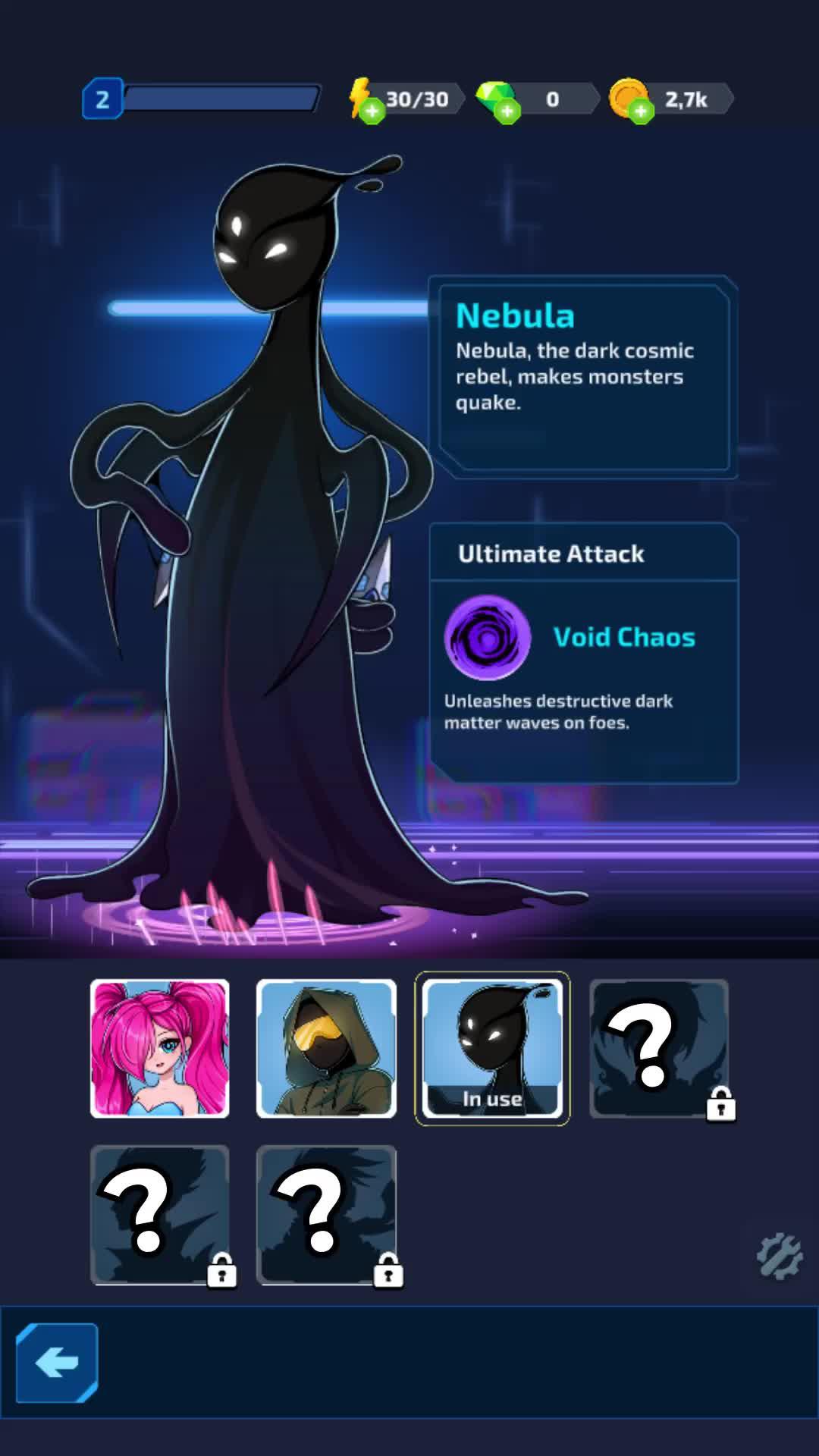Add gold coins with the plus icon
The height and width of the screenshot is (1456, 819).
[641, 111]
